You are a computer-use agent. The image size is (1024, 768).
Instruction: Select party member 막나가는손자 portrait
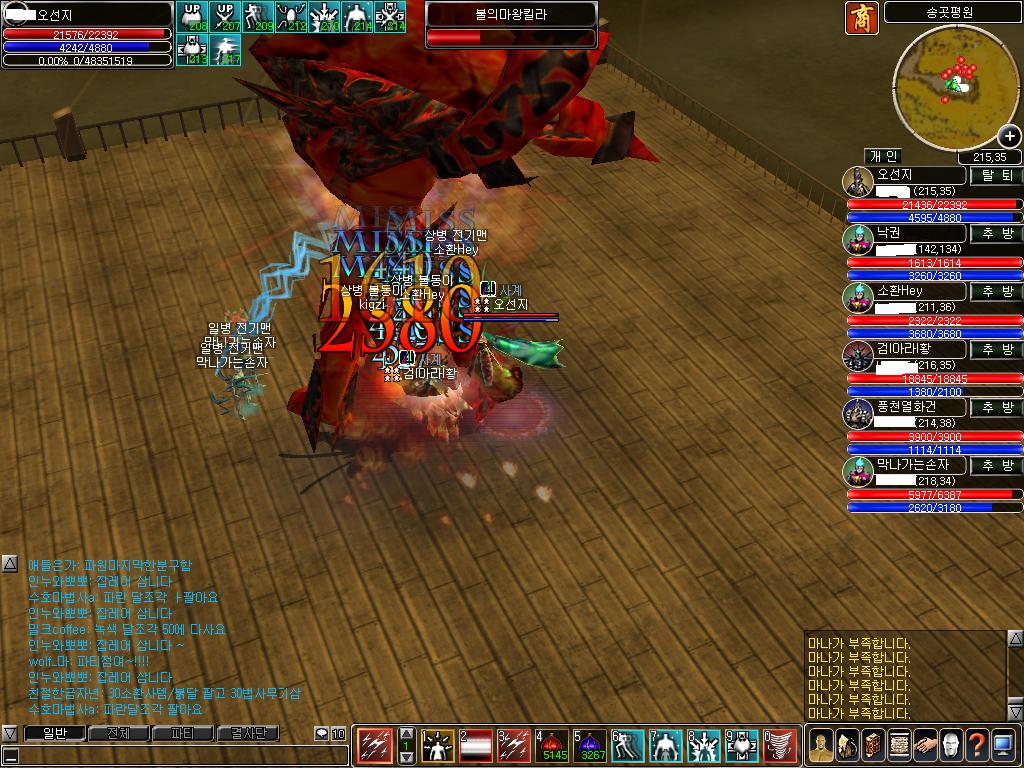click(x=857, y=472)
